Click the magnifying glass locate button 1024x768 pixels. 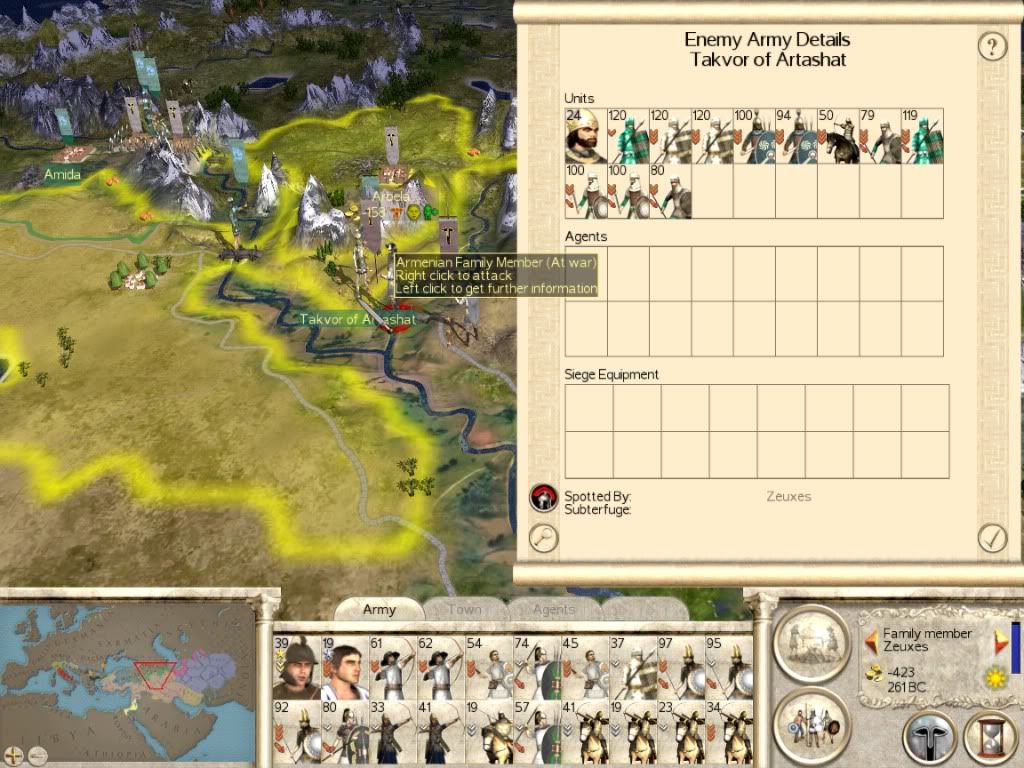(544, 538)
